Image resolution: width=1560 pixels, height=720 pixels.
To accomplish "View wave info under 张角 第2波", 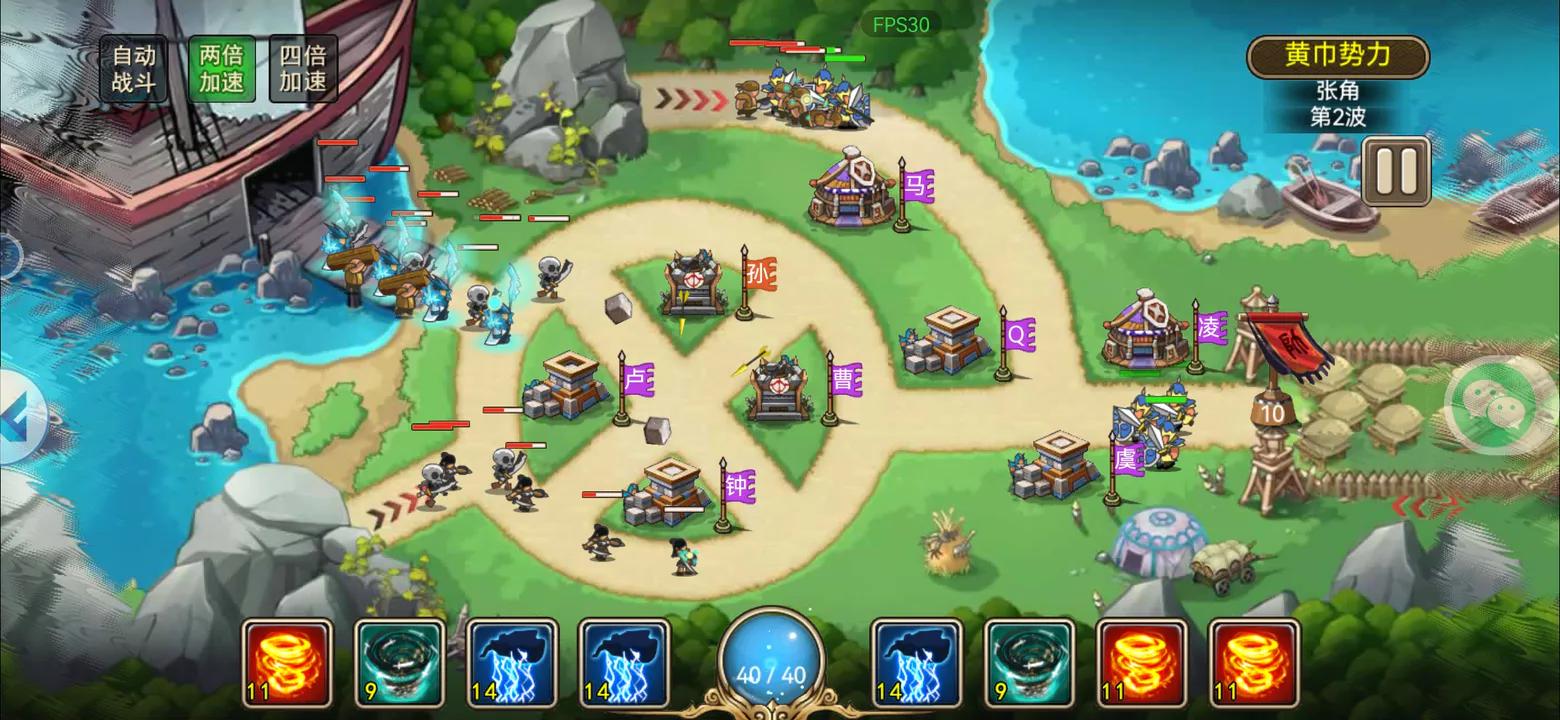I will (1336, 104).
